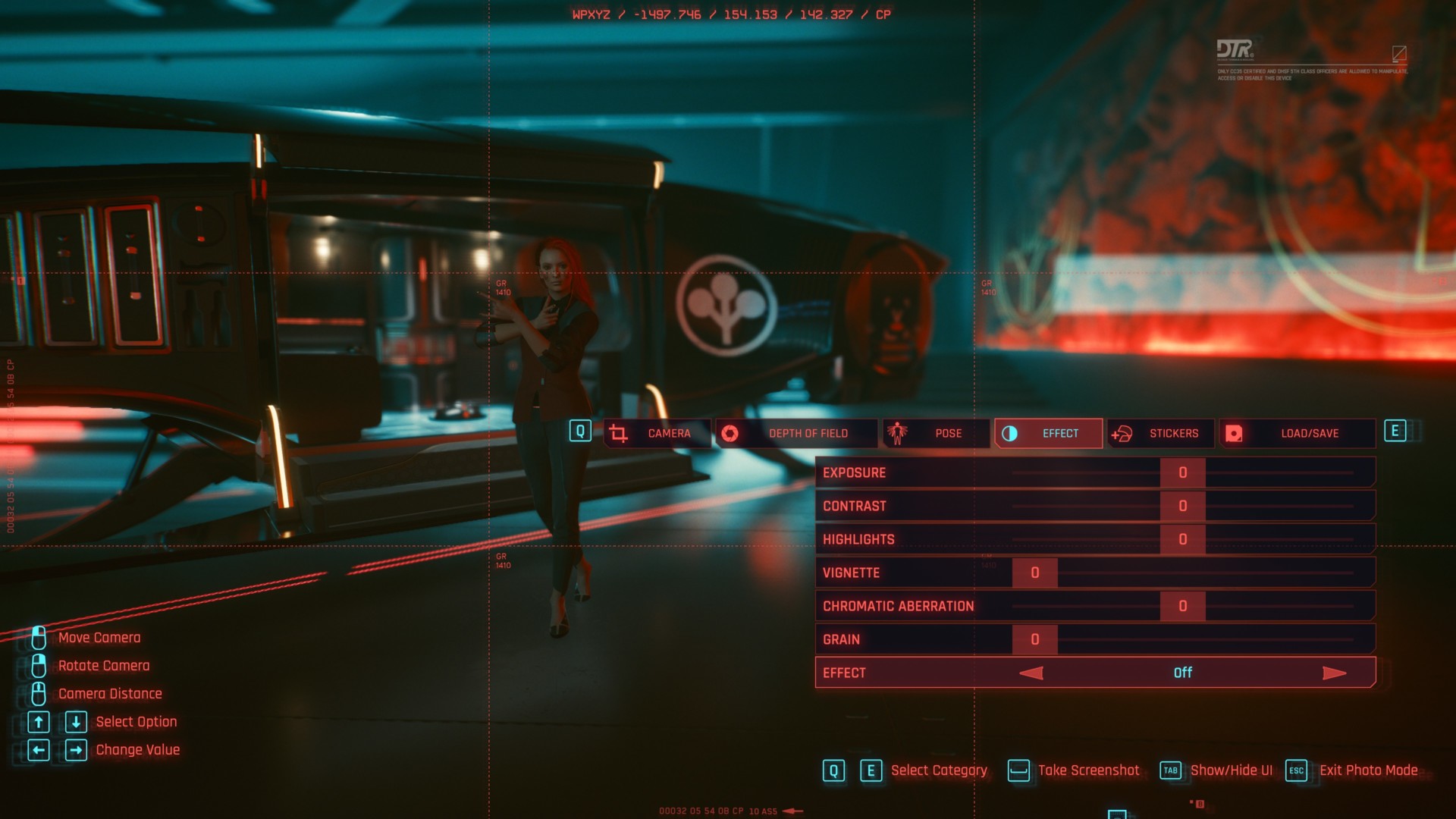
Task: Open the Depth of Field tab
Action: click(796, 433)
